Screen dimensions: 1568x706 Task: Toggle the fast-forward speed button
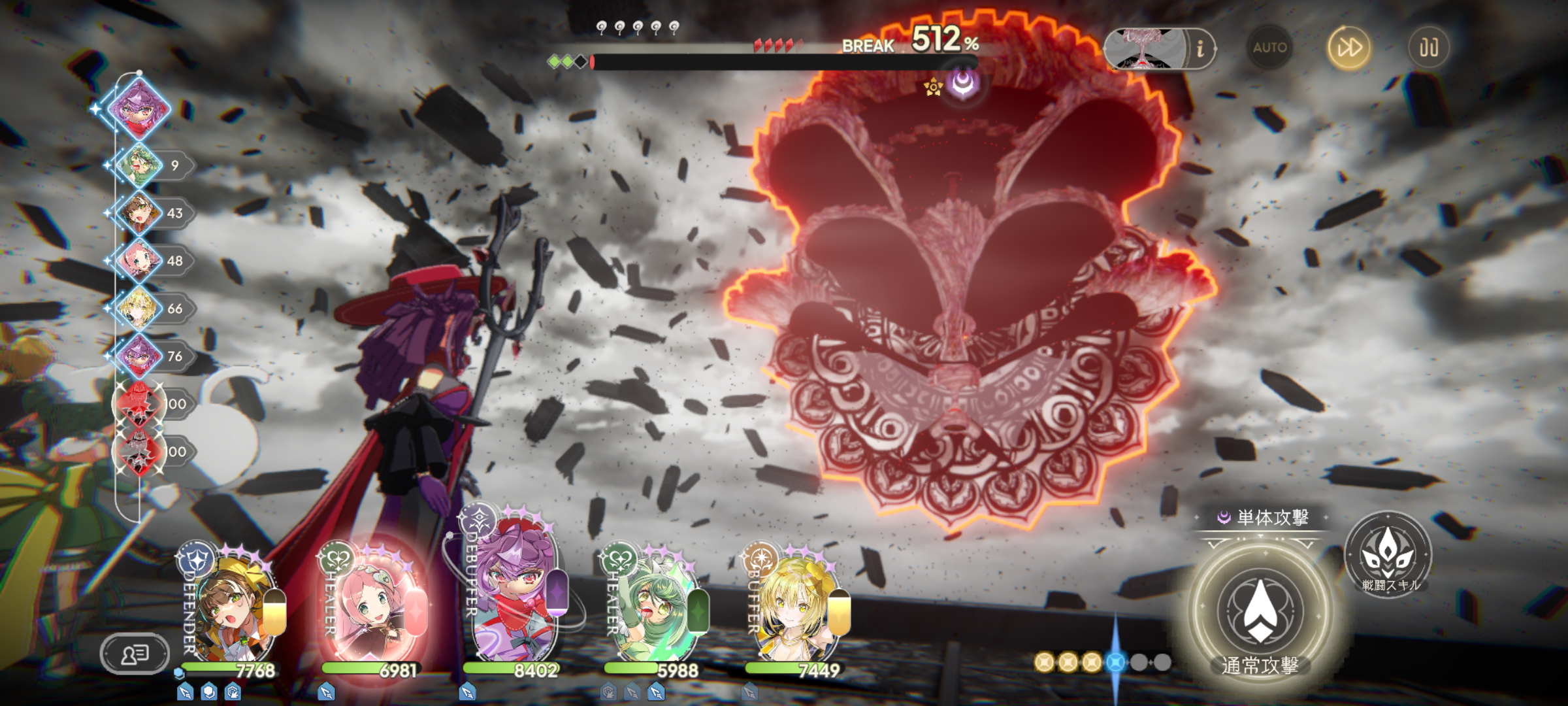1349,48
